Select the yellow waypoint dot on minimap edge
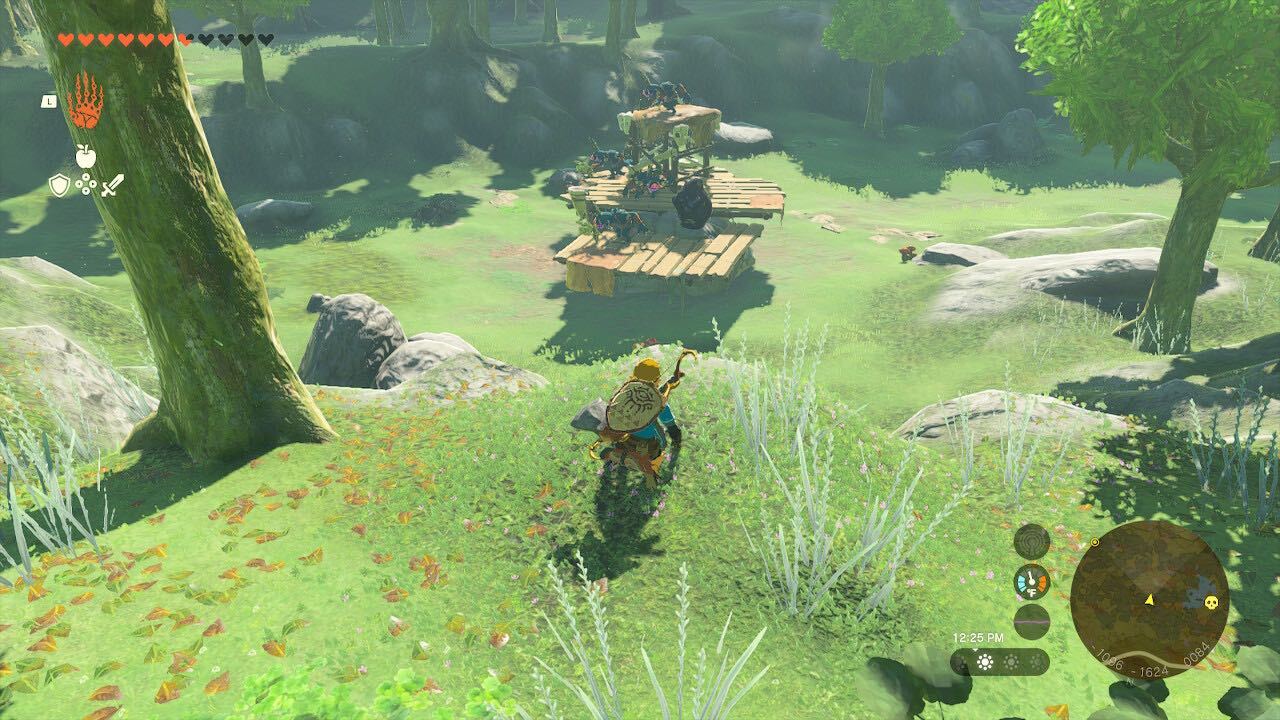 (1095, 542)
